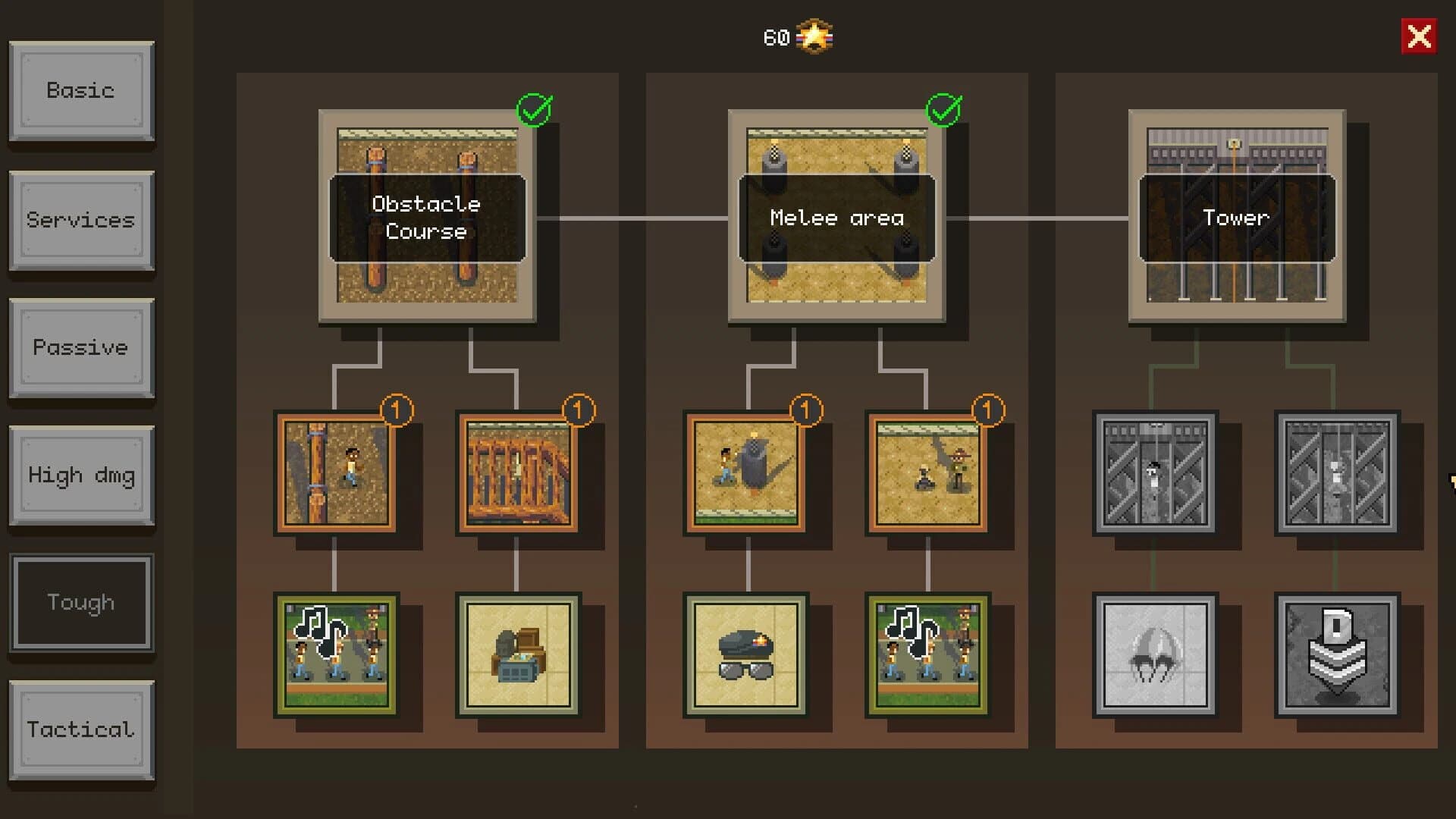Open the Tactical upgrade branch

tap(81, 730)
